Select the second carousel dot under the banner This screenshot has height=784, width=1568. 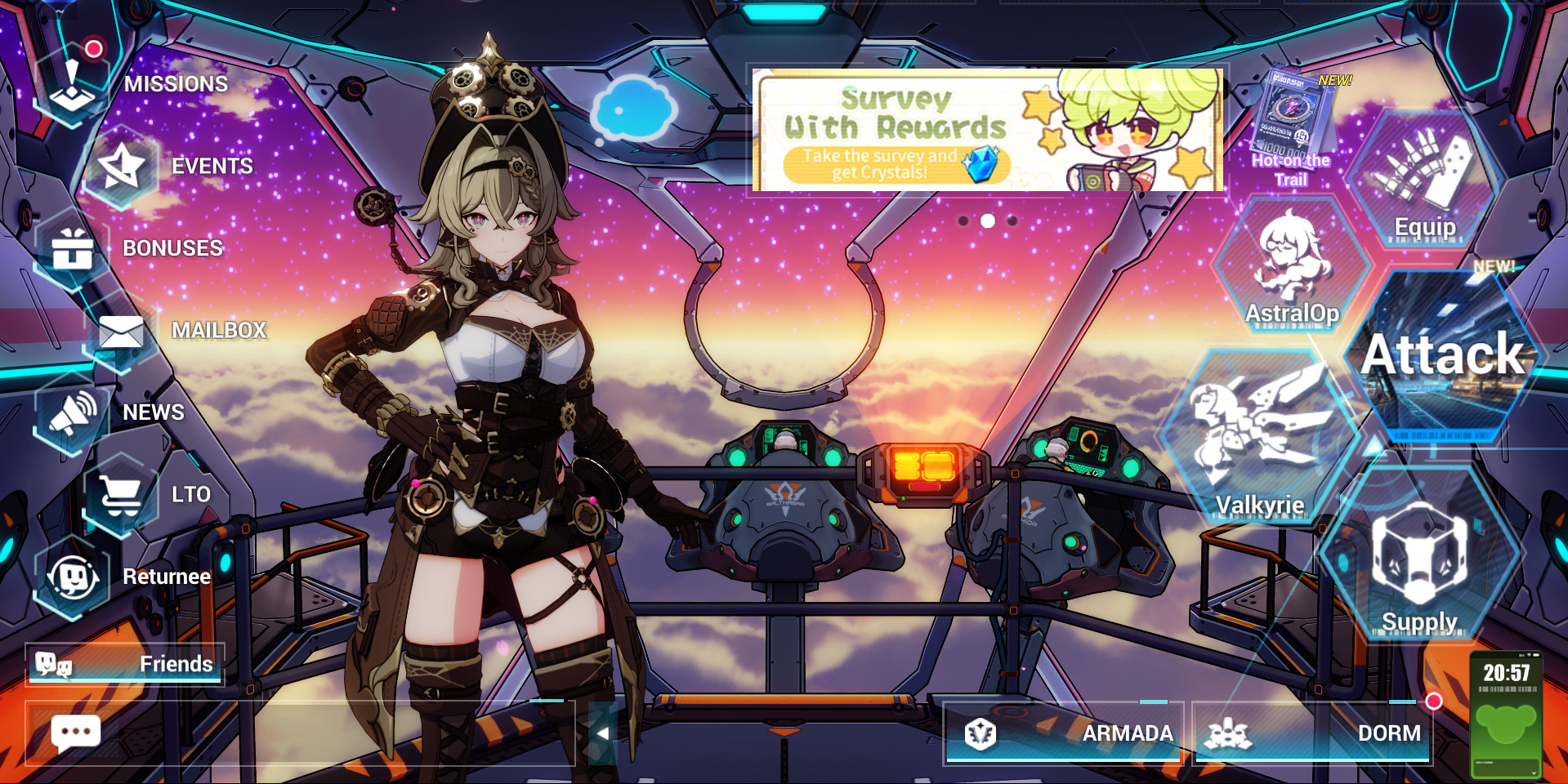(986, 220)
